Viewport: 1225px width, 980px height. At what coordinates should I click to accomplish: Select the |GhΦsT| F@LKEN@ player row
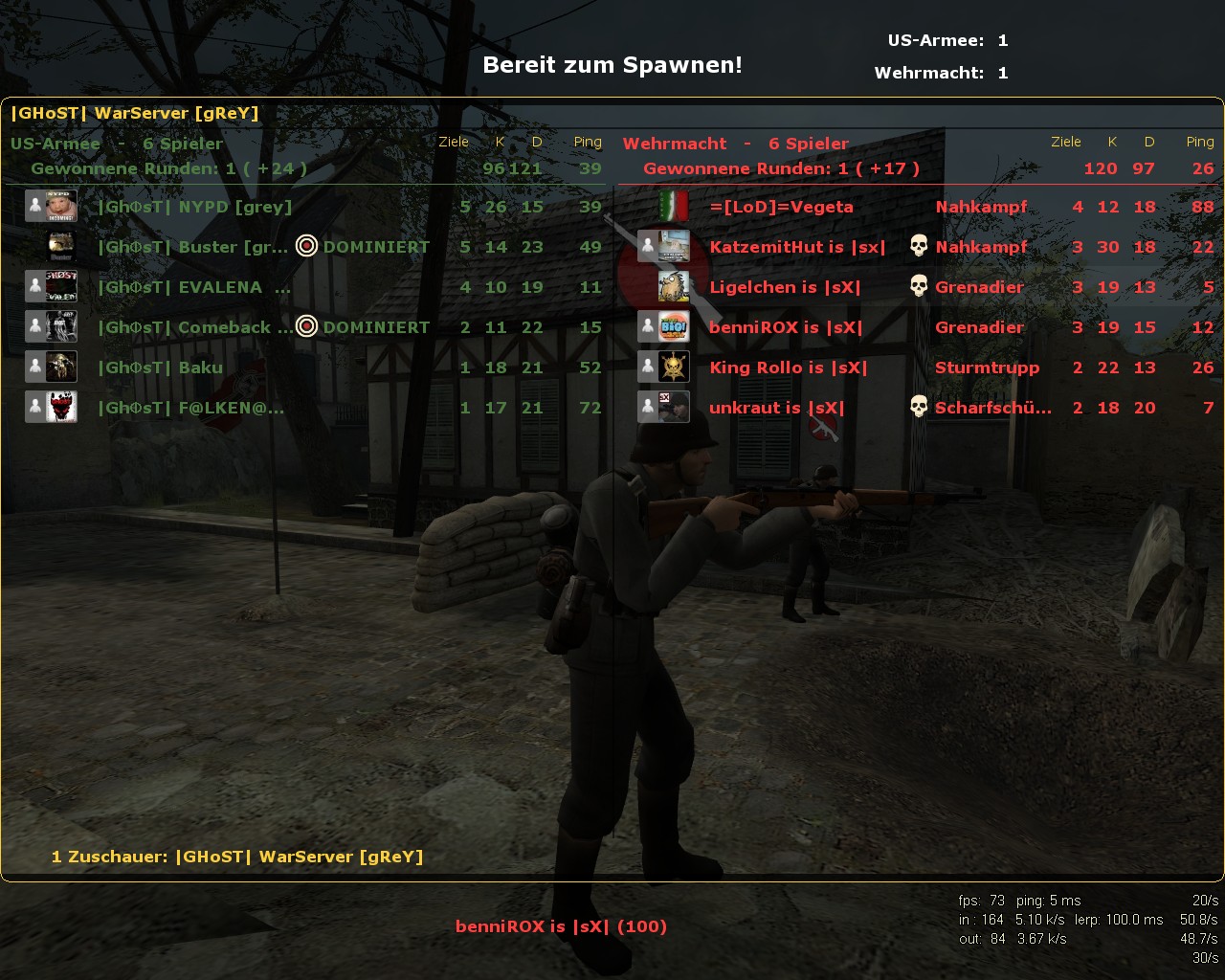tap(191, 408)
